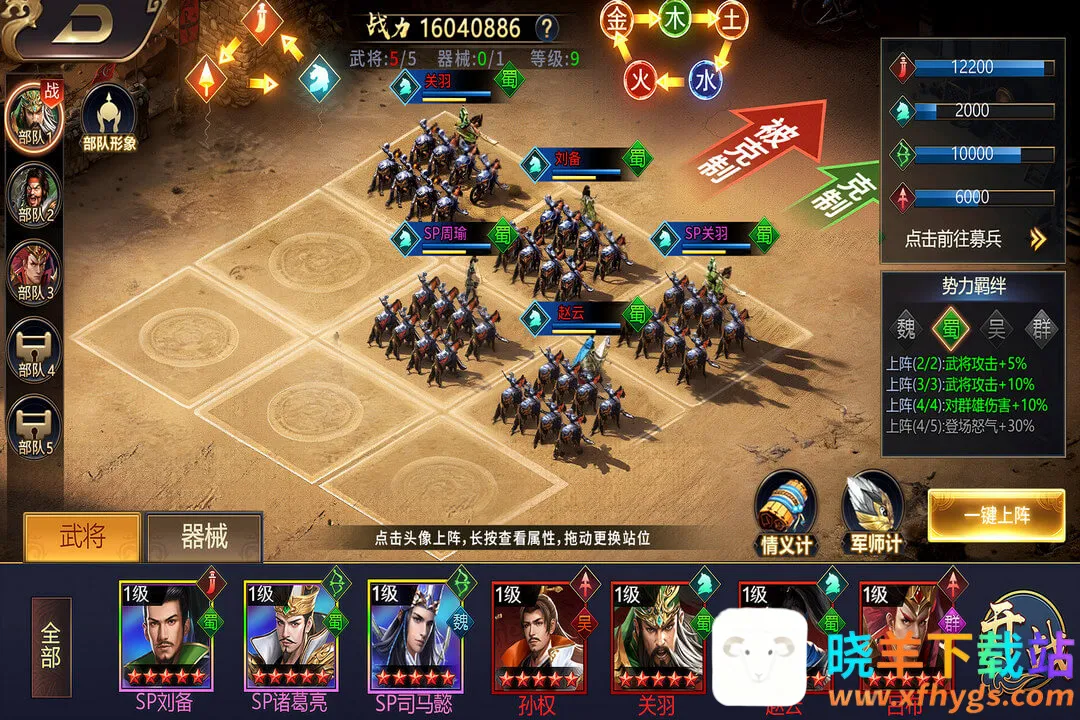
Task: Switch to squad 部队2
Action: click(33, 191)
